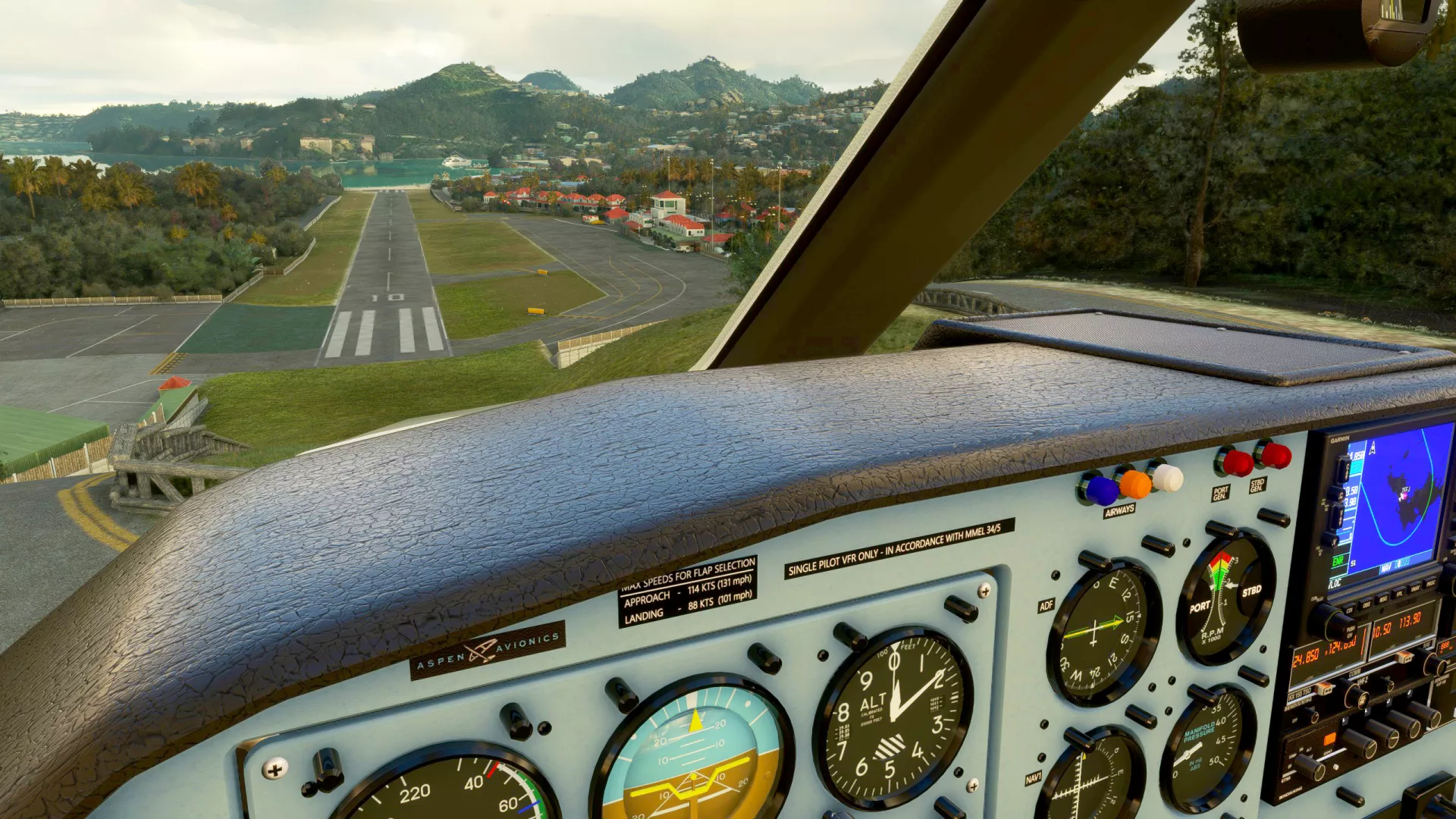Click the blue airways marker light

[1100, 490]
